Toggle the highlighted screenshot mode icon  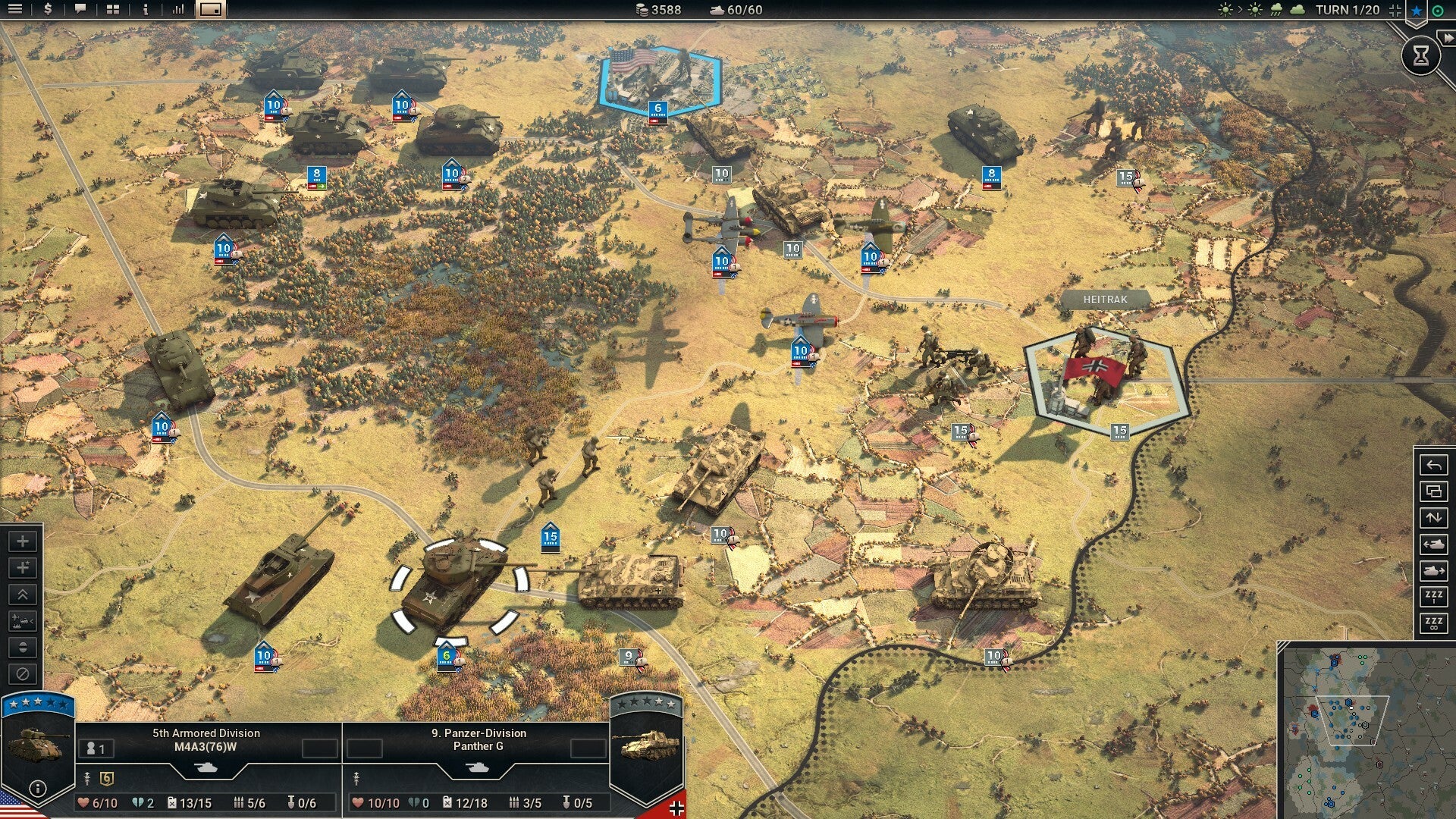210,10
